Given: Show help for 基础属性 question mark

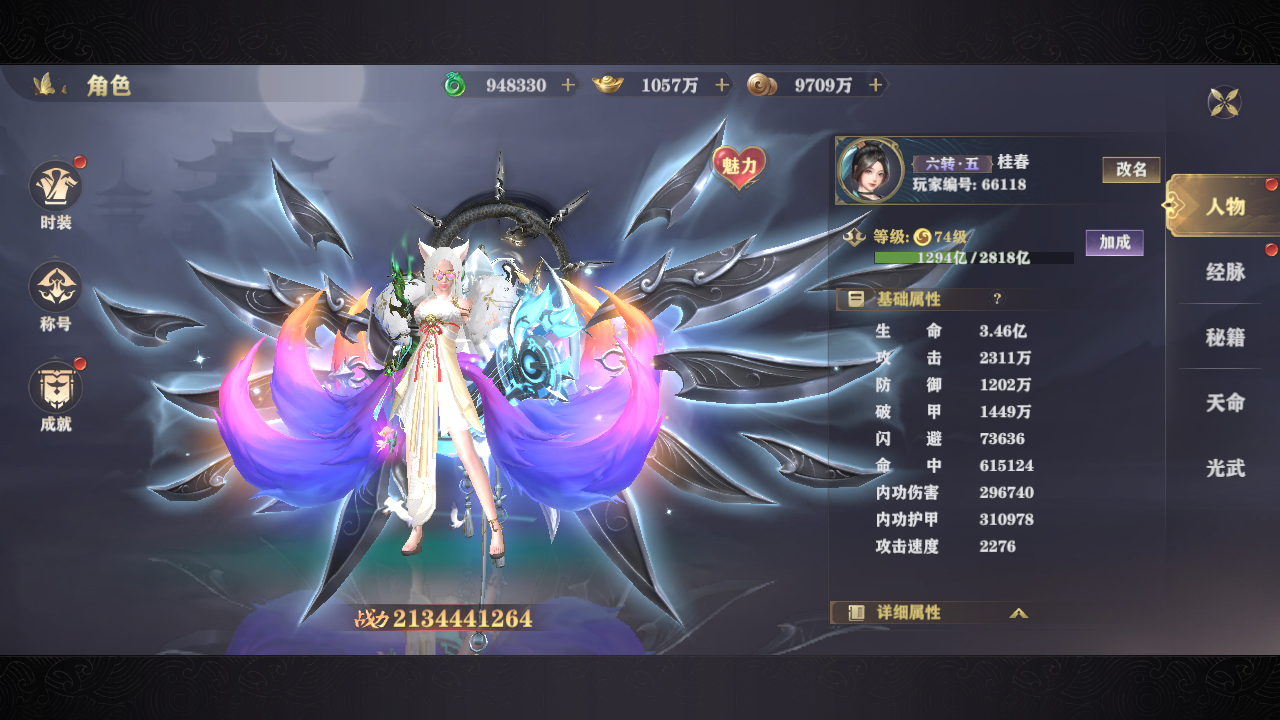Looking at the screenshot, I should coord(997,299).
